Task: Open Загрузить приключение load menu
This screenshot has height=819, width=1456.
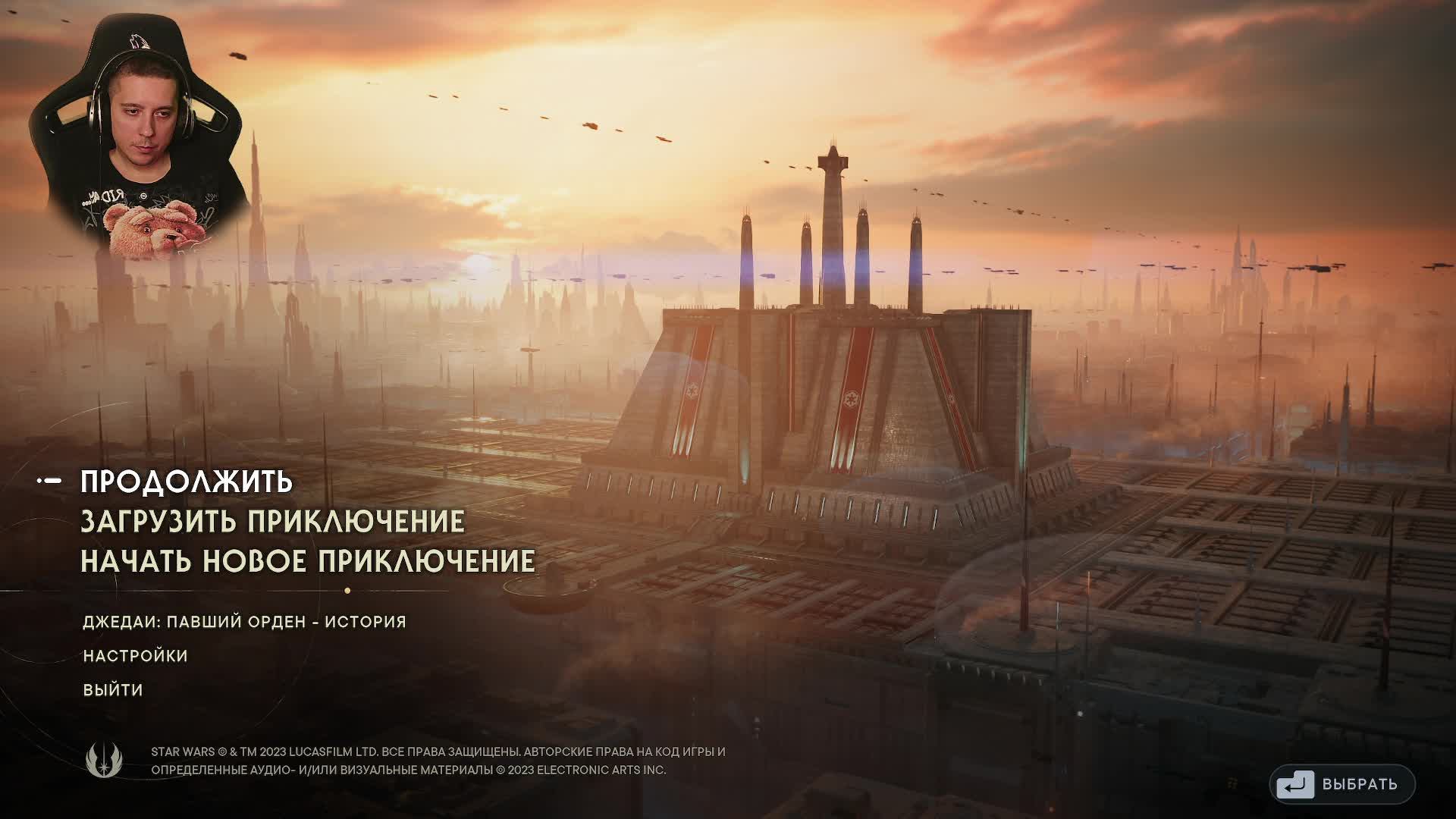Action: tap(272, 522)
